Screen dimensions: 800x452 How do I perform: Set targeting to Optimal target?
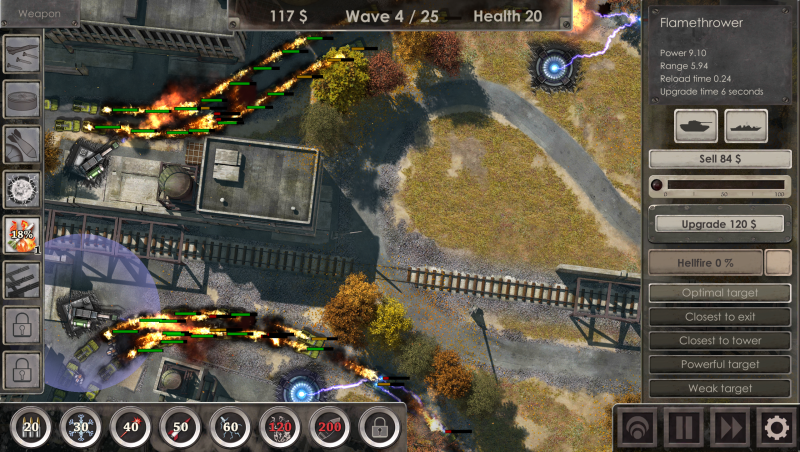pyautogui.click(x=720, y=293)
